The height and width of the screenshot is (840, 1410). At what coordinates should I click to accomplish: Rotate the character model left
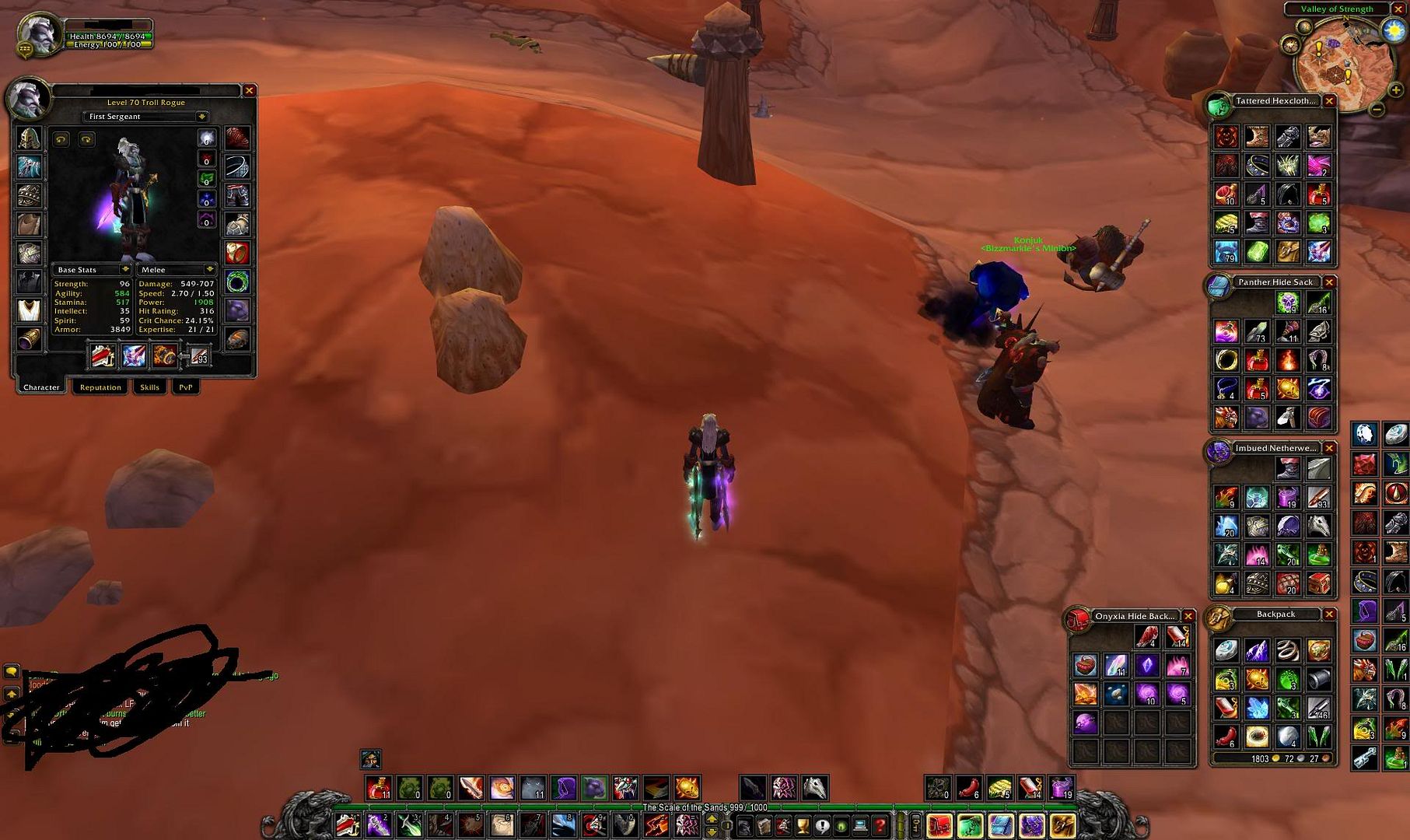pyautogui.click(x=61, y=139)
